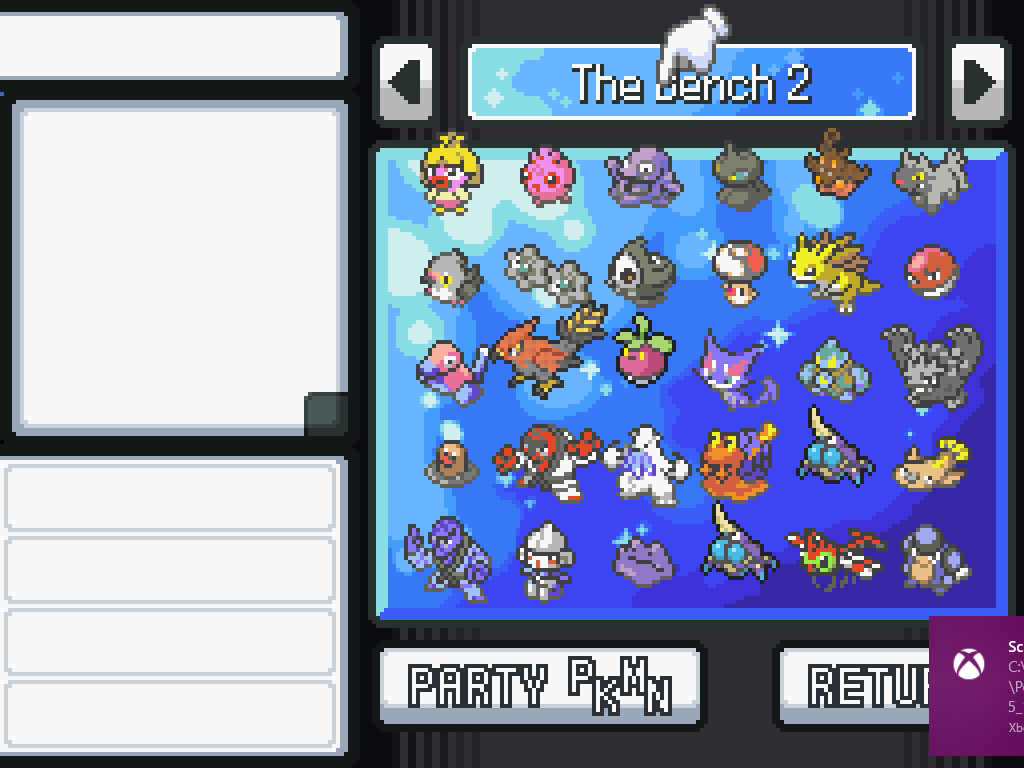This screenshot has width=1024, height=768.
Task: Select the orange Pumpkaboo
Action: (x=836, y=170)
